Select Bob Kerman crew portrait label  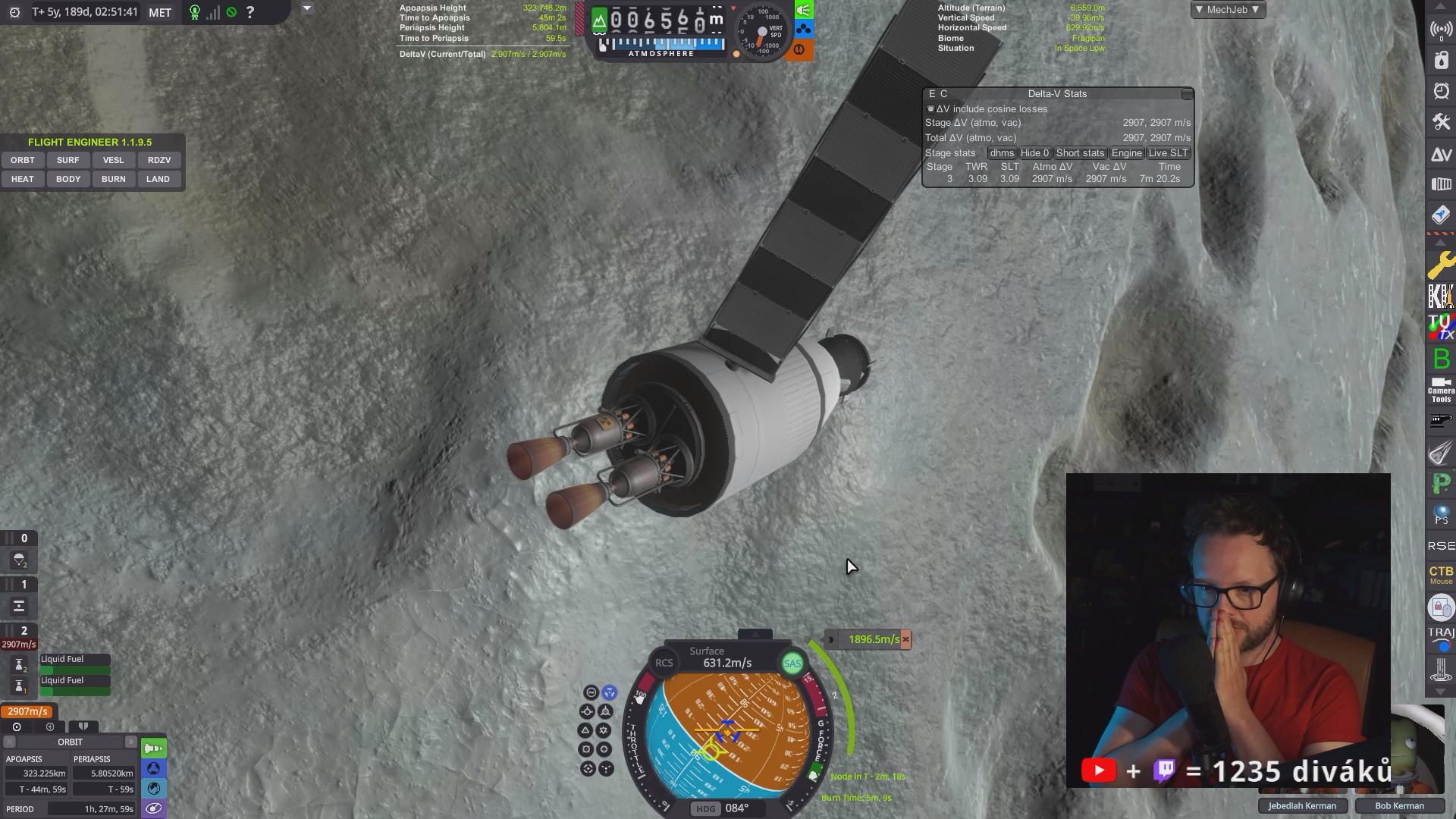[1399, 806]
